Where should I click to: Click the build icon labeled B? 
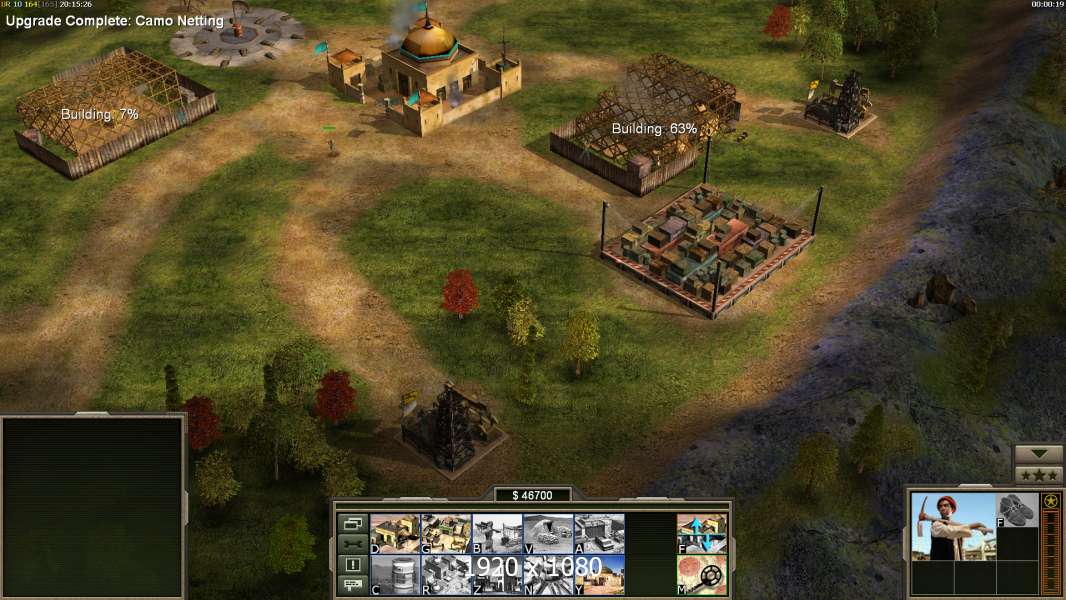point(497,533)
